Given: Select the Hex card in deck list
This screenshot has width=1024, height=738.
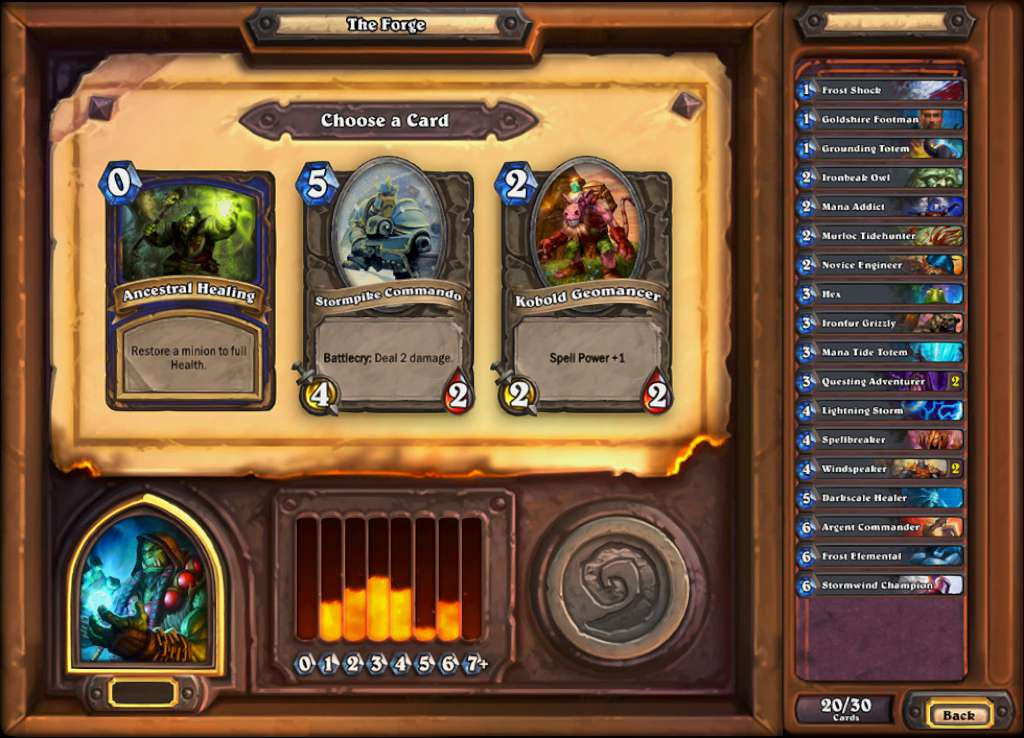Looking at the screenshot, I should point(880,294).
